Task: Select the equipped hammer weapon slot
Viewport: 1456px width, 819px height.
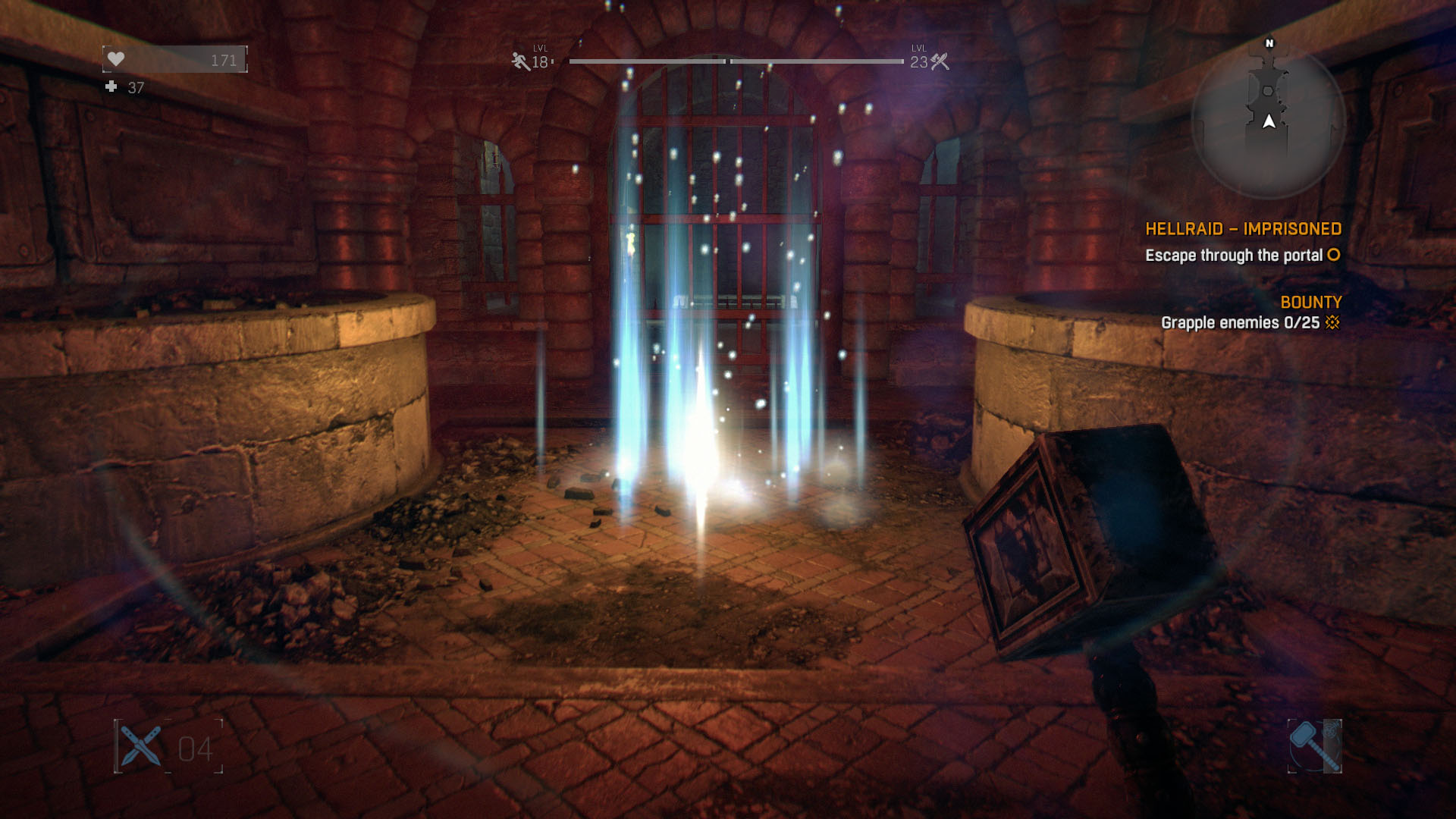Action: (1314, 746)
